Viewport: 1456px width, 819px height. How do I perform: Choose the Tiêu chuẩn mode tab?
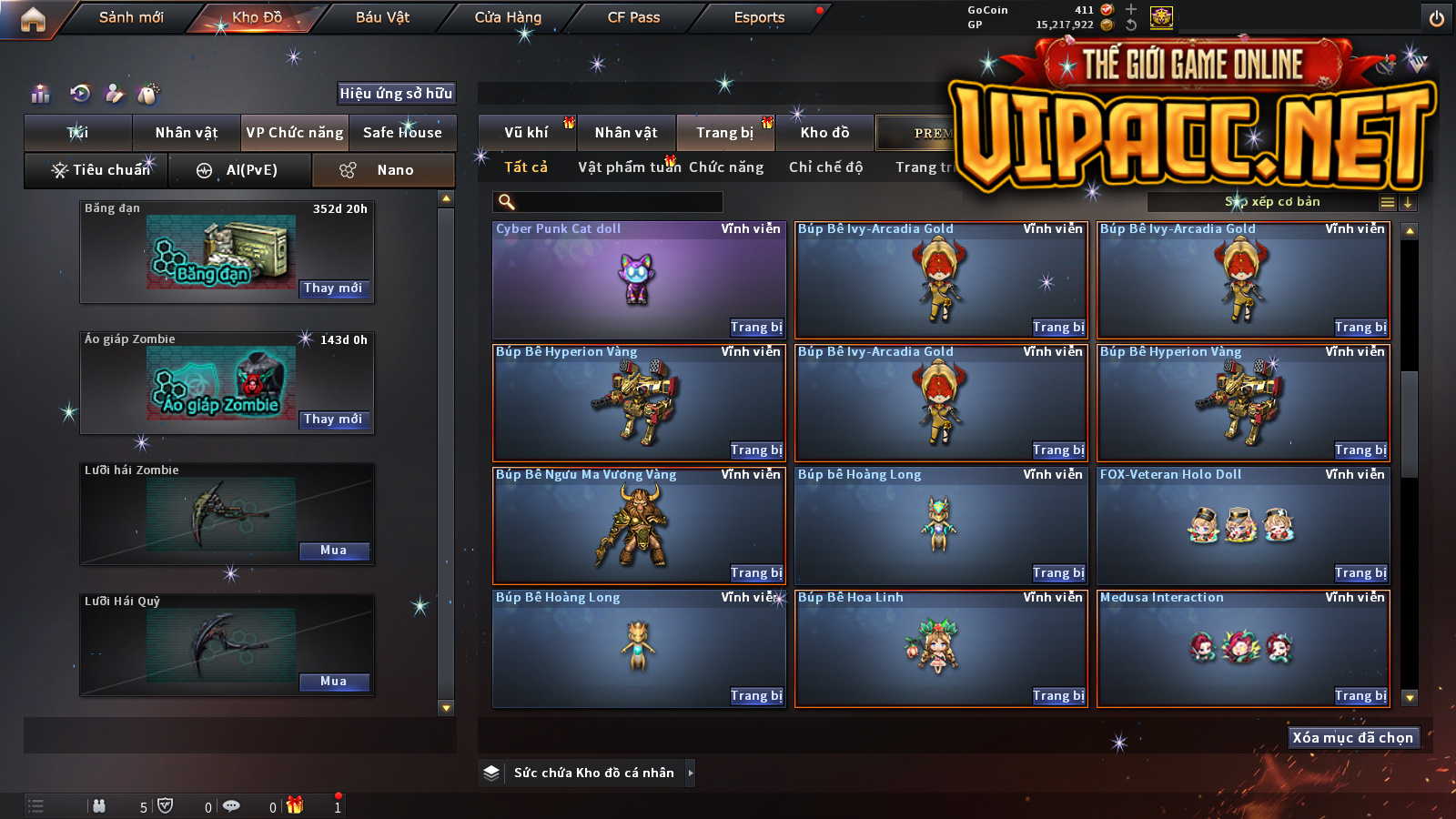pos(100,170)
